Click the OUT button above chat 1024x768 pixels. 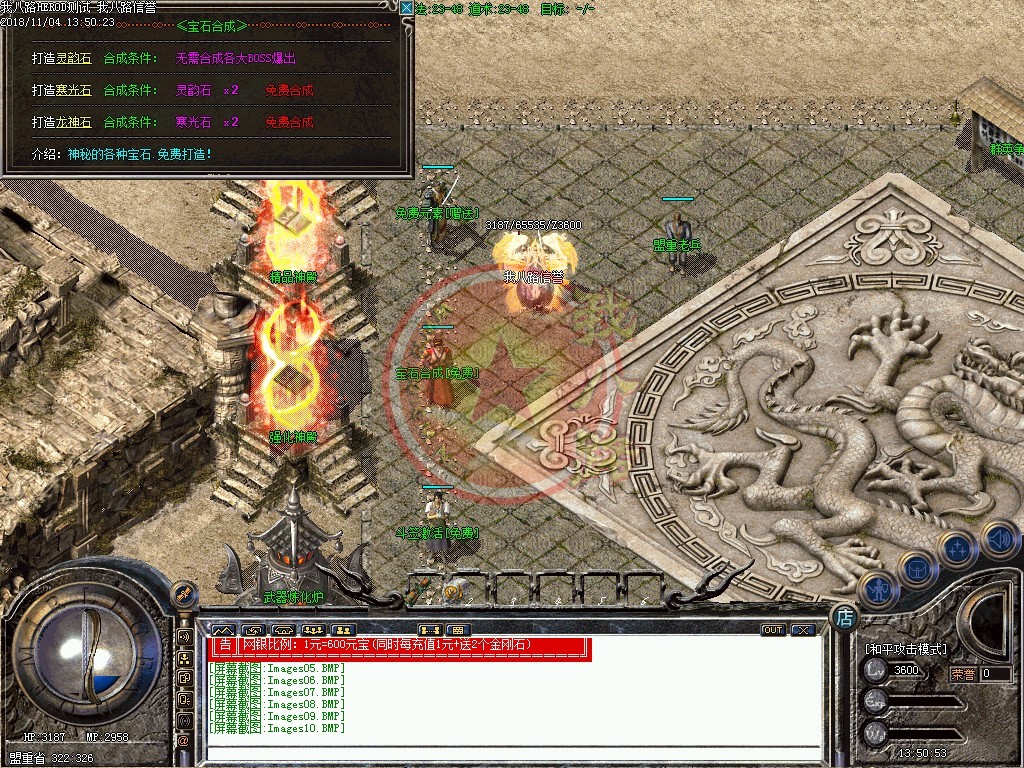click(772, 630)
